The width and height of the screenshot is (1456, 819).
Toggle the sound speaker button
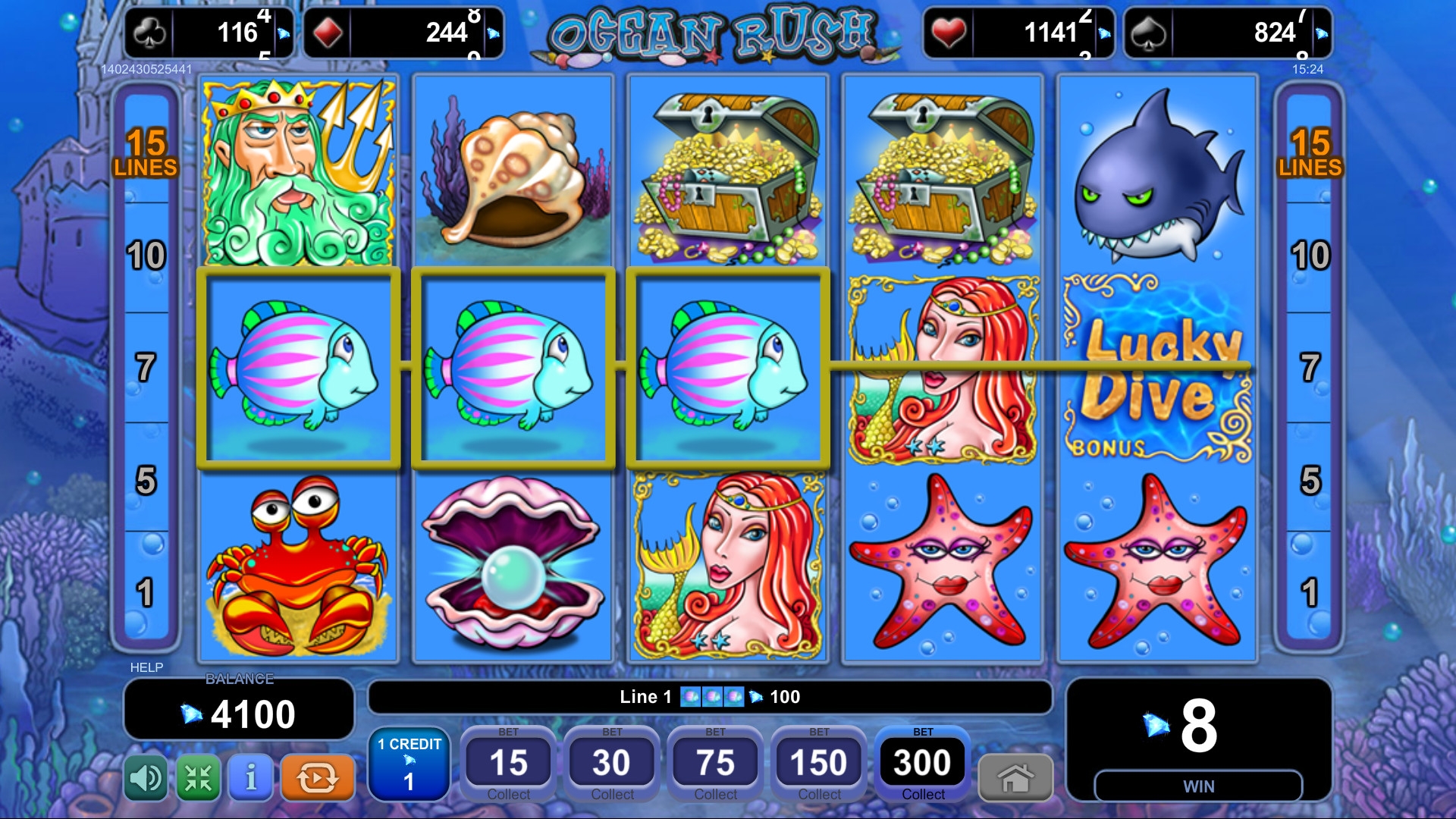[x=146, y=777]
